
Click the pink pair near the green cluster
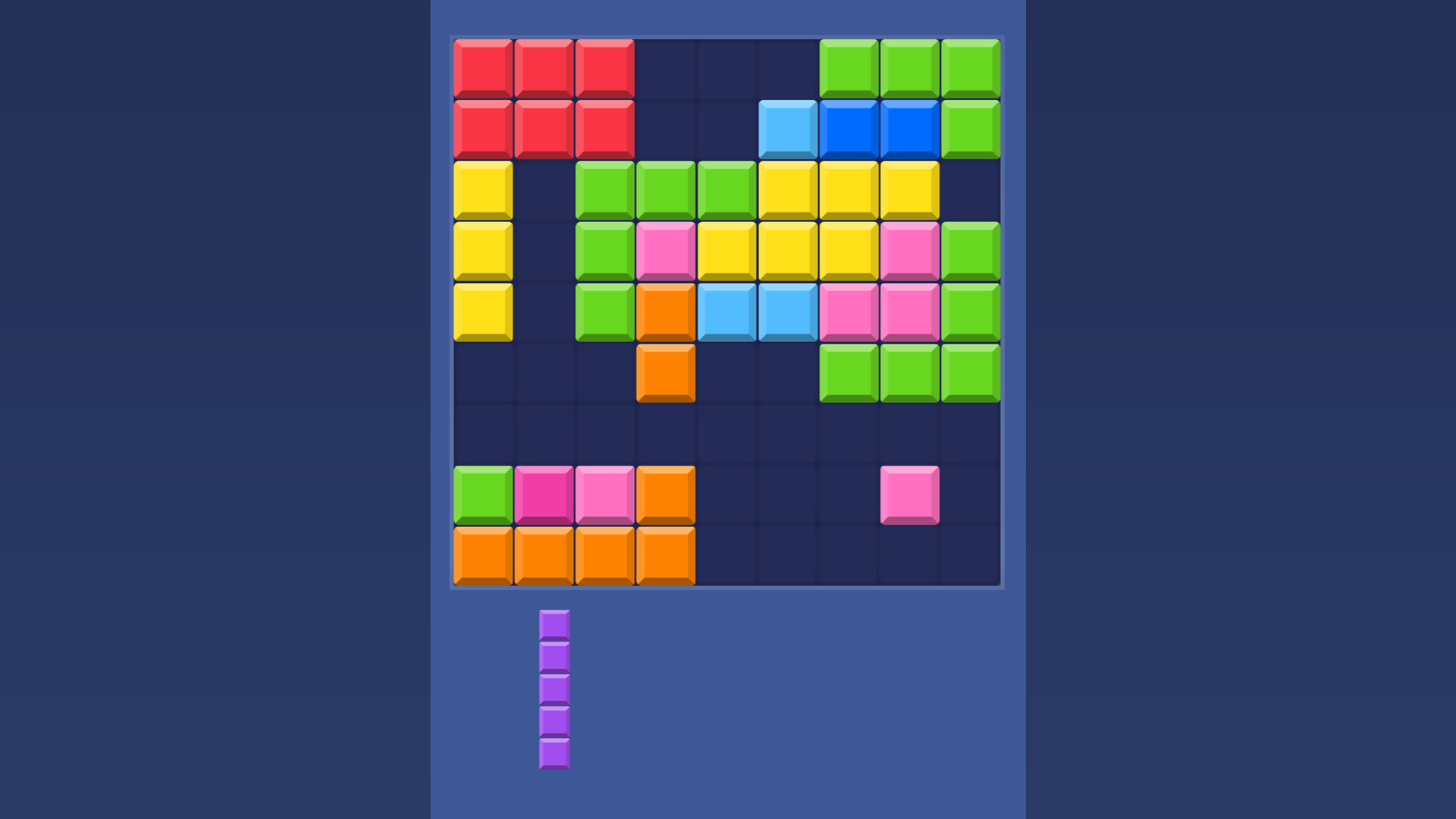pyautogui.click(x=878, y=311)
